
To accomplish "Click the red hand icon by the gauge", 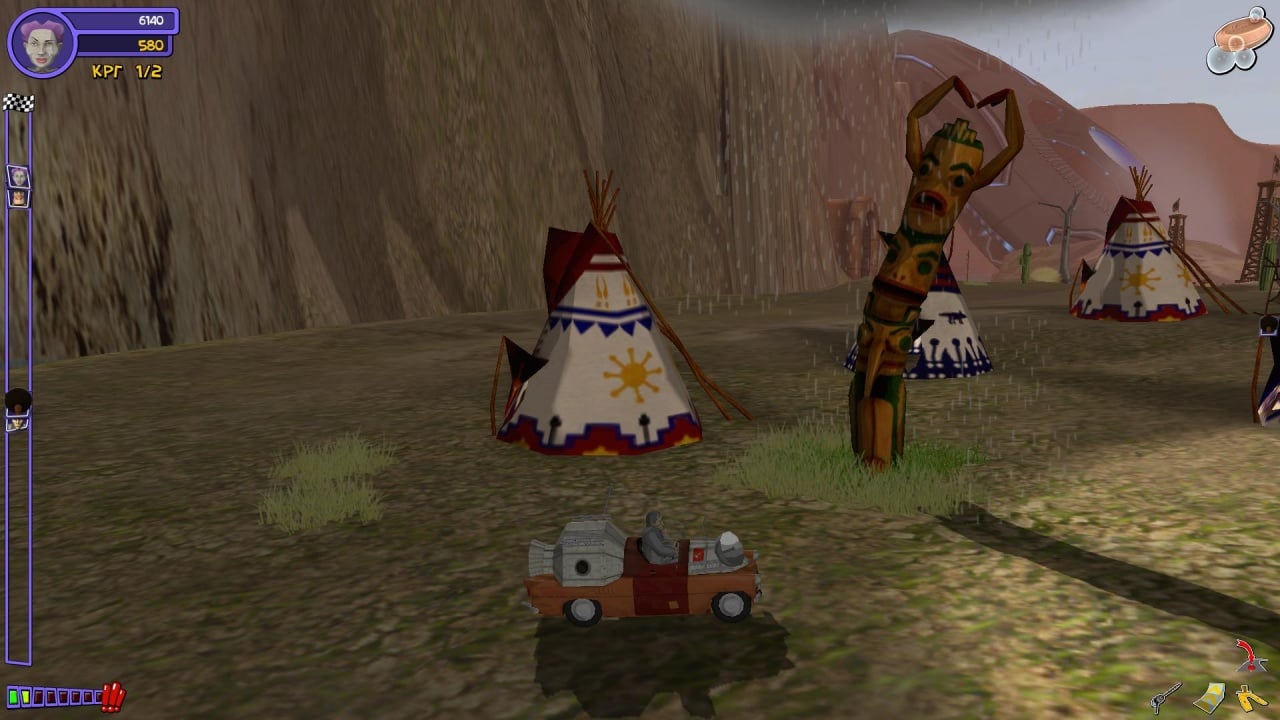I will click(x=113, y=696).
